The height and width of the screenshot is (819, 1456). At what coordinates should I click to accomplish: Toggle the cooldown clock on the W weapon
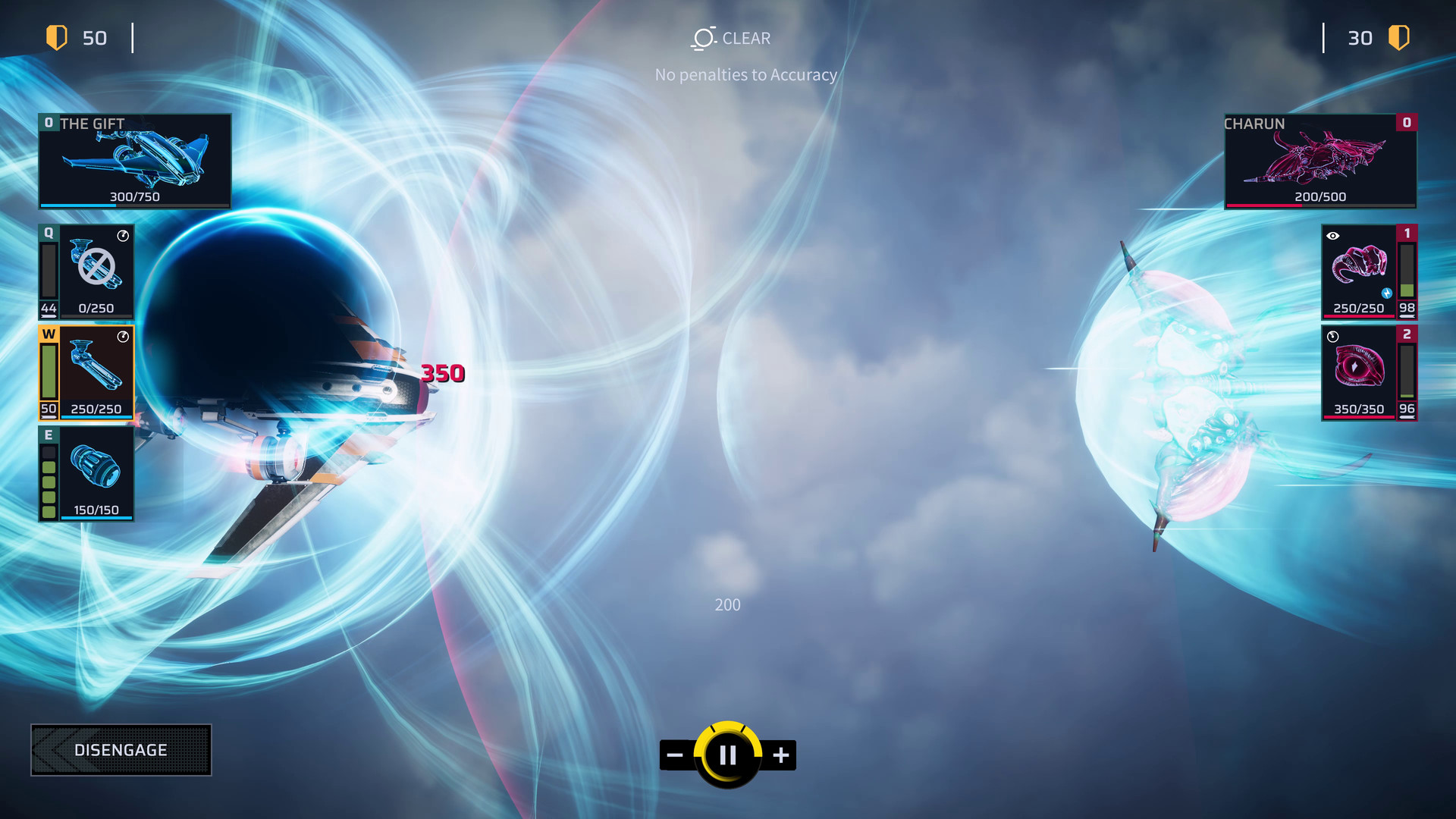click(121, 336)
